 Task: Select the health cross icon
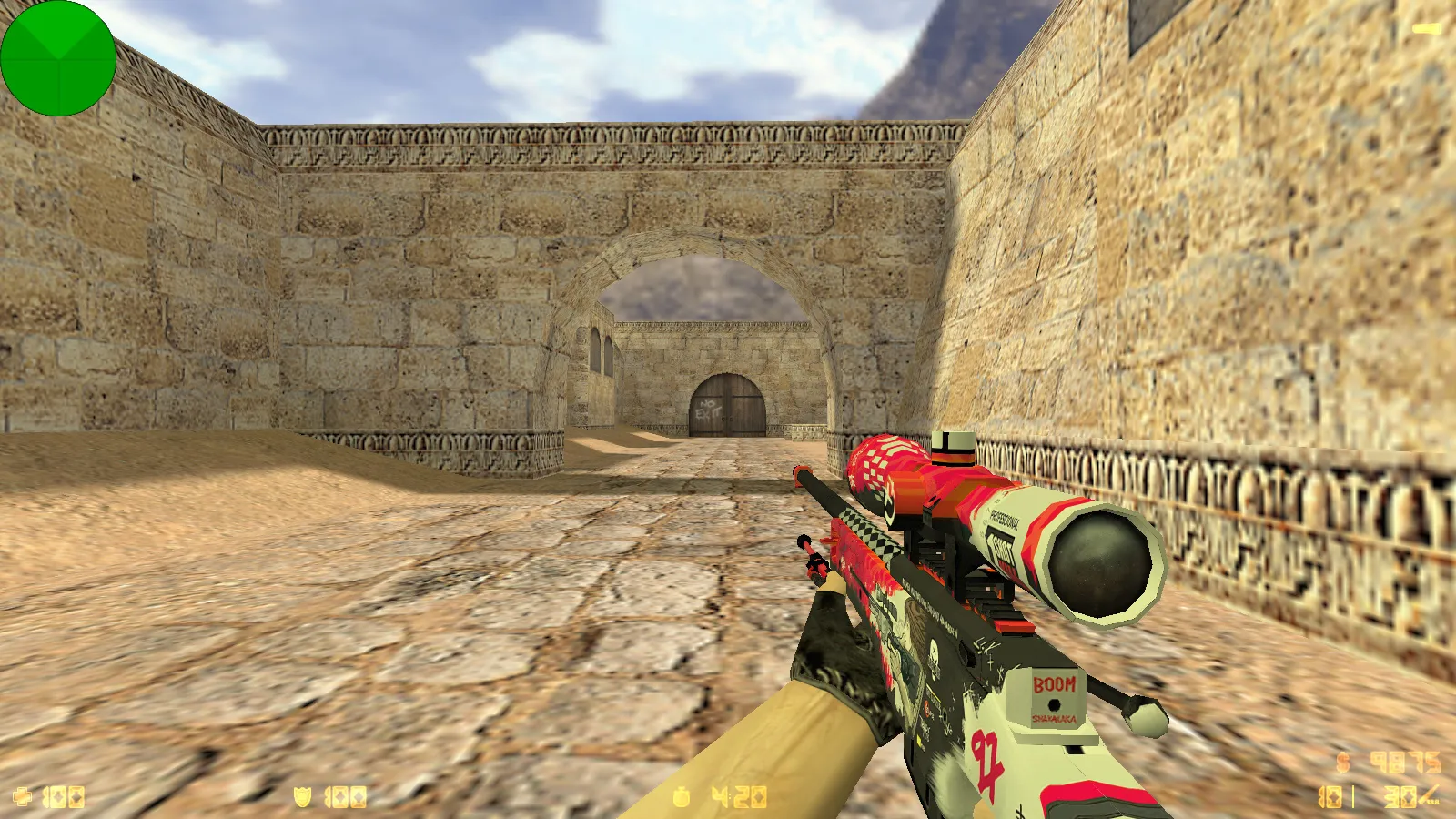tap(23, 798)
